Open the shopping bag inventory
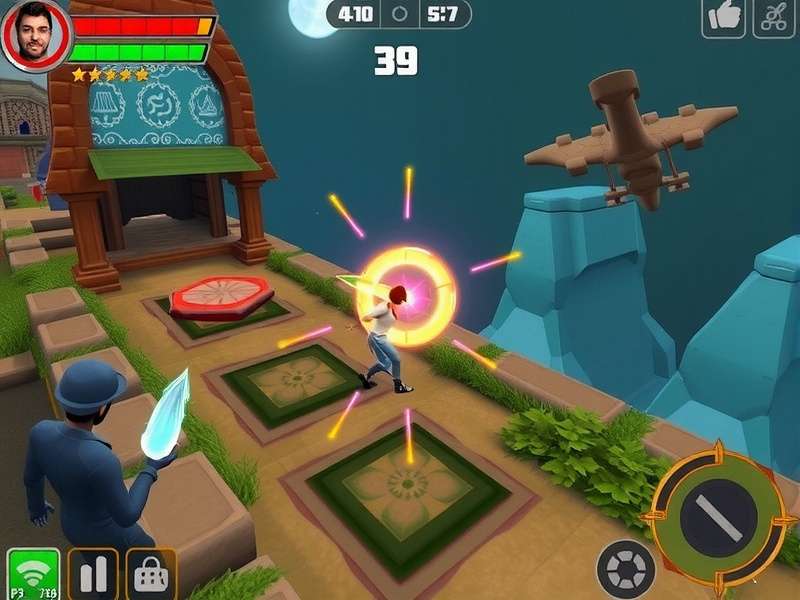This screenshot has width=800, height=600. pyautogui.click(x=151, y=575)
